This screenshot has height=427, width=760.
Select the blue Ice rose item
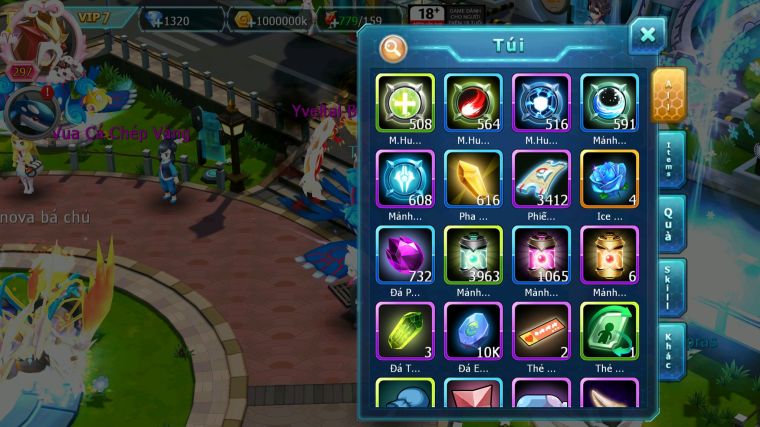[609, 179]
